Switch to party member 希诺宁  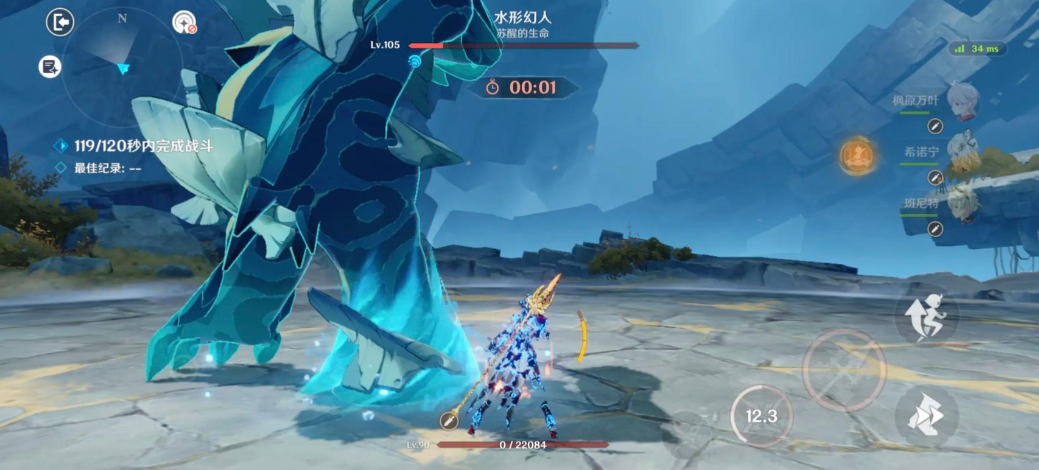click(x=961, y=148)
